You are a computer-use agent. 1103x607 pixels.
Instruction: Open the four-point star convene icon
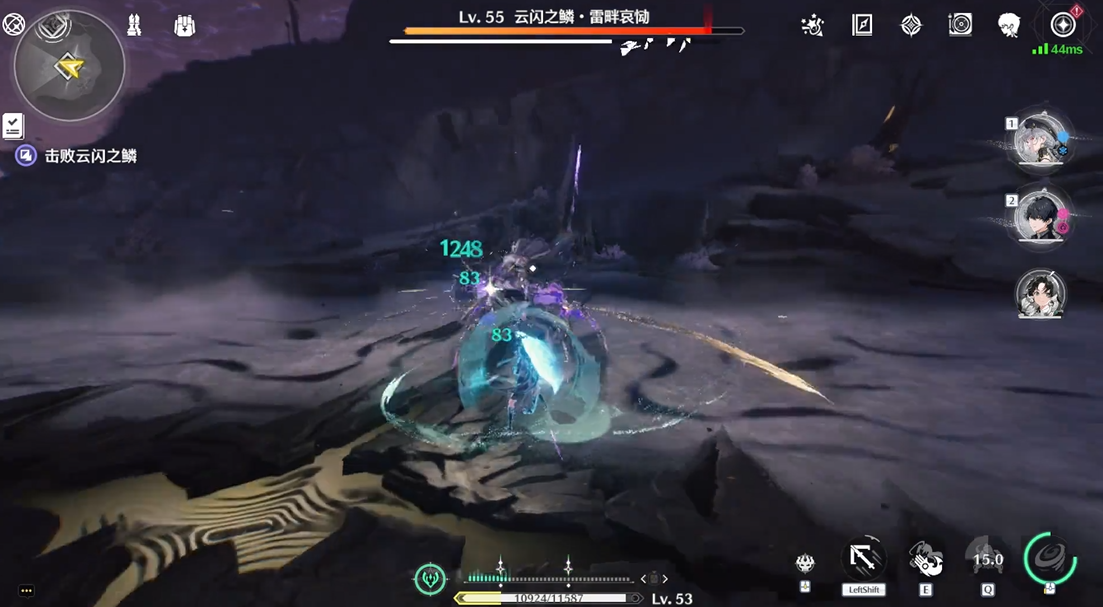(x=911, y=26)
